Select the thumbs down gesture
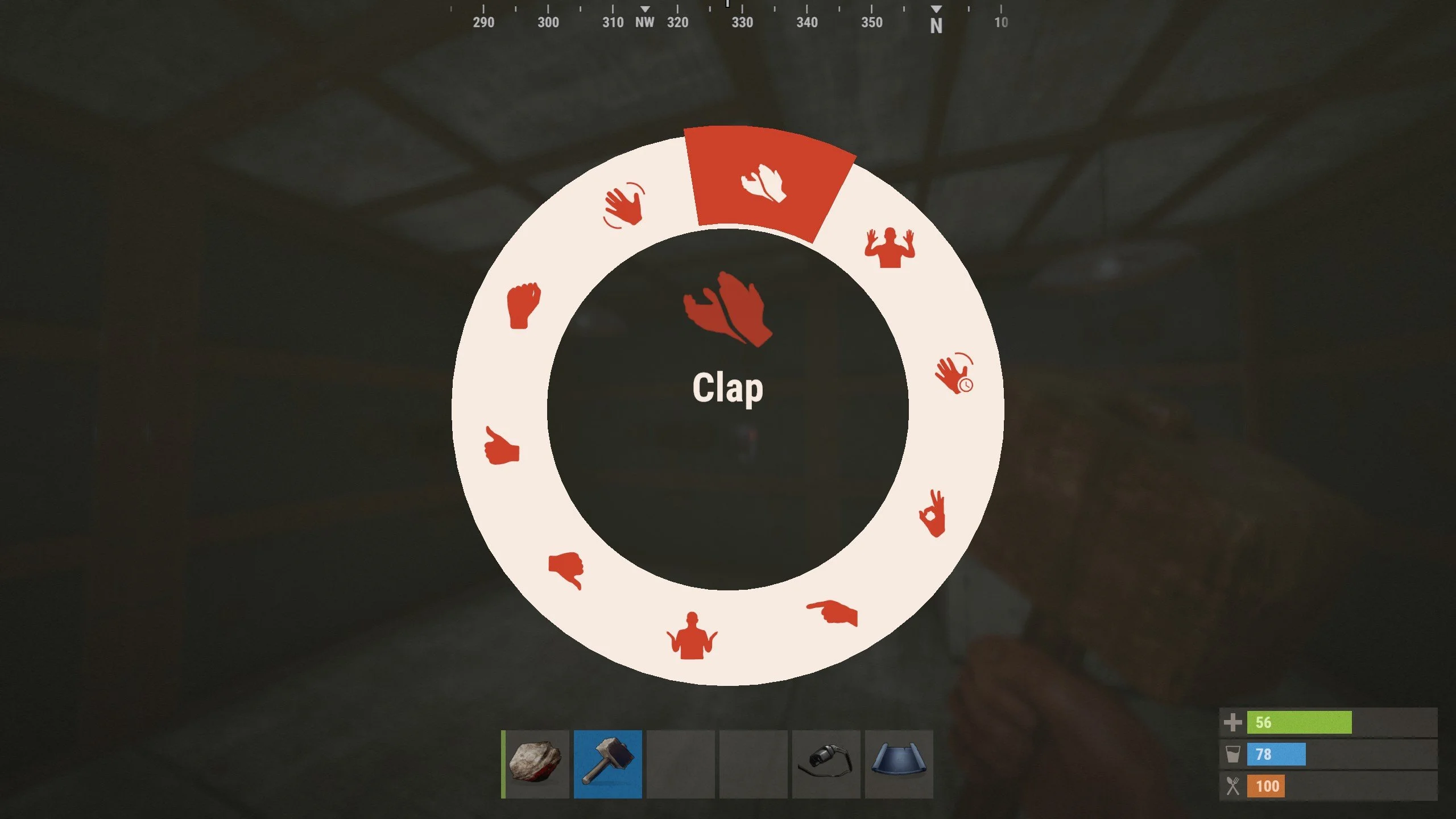 (566, 569)
